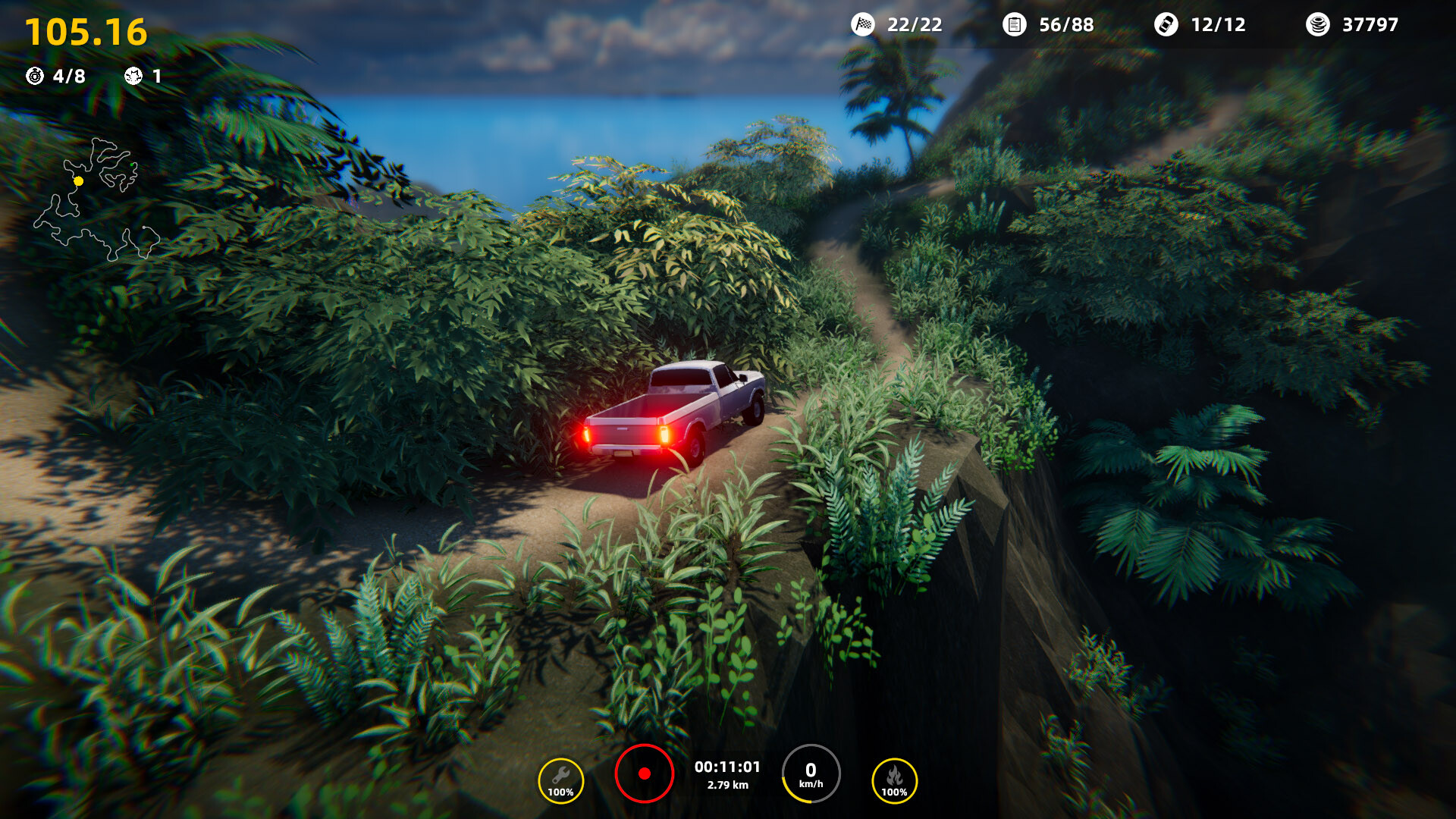Screen dimensions: 1456x819
Task: Click the track outline minimap
Action: (96, 200)
